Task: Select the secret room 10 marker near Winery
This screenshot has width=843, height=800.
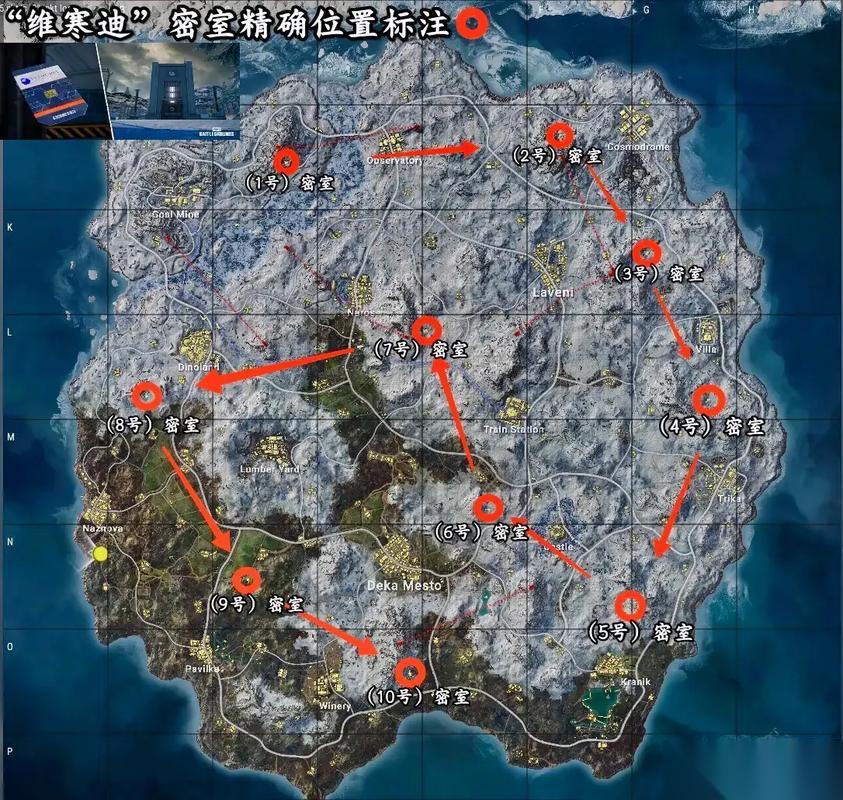Action: pyautogui.click(x=408, y=671)
